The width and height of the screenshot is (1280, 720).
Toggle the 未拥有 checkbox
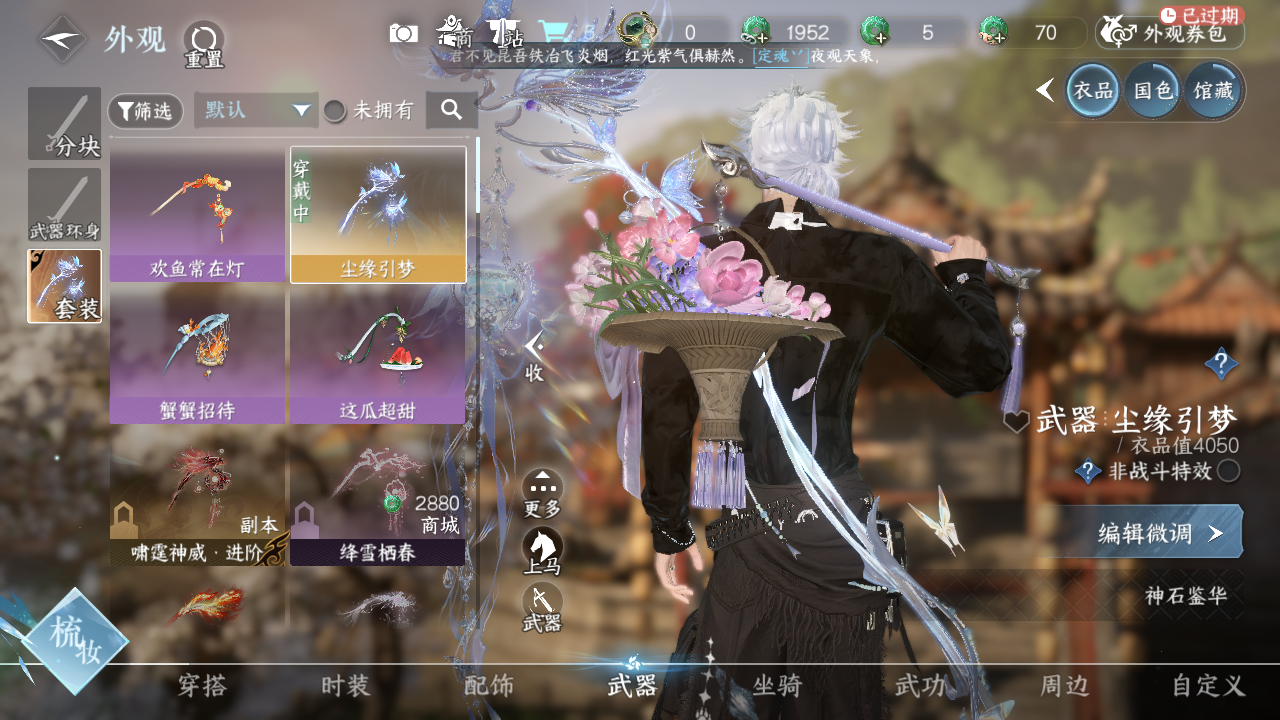335,111
